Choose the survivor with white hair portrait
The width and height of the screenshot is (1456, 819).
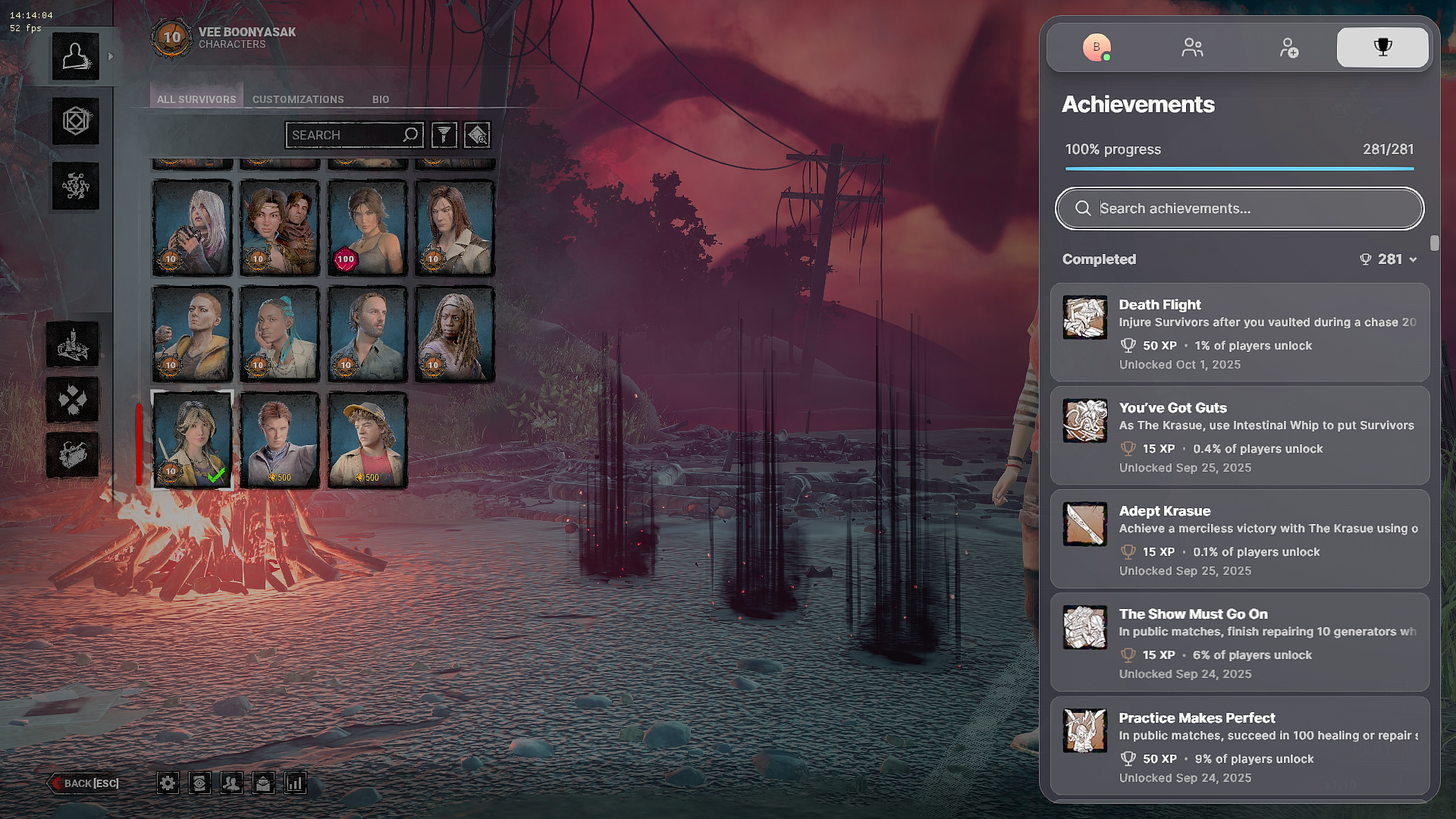192,227
